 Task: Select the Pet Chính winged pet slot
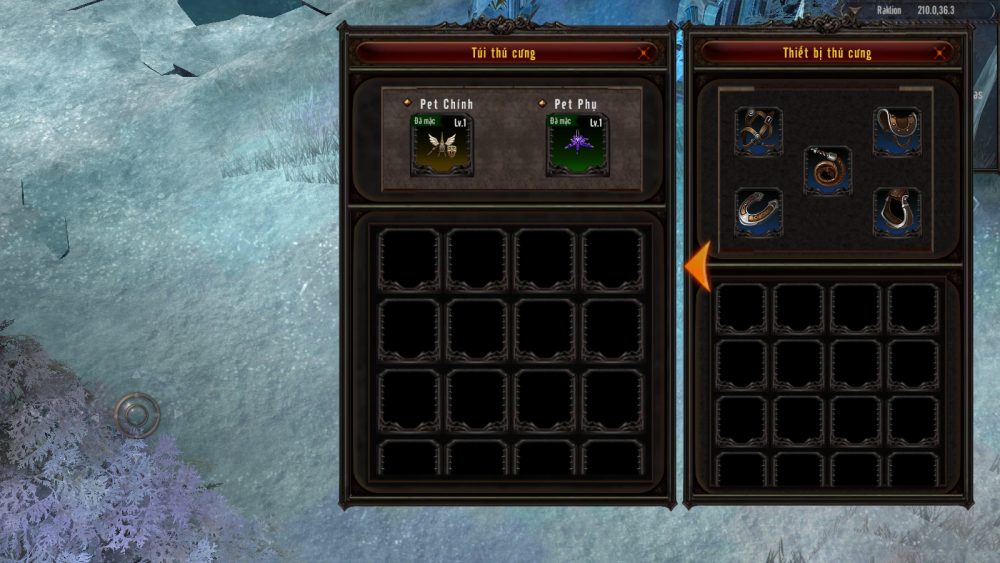tap(441, 143)
